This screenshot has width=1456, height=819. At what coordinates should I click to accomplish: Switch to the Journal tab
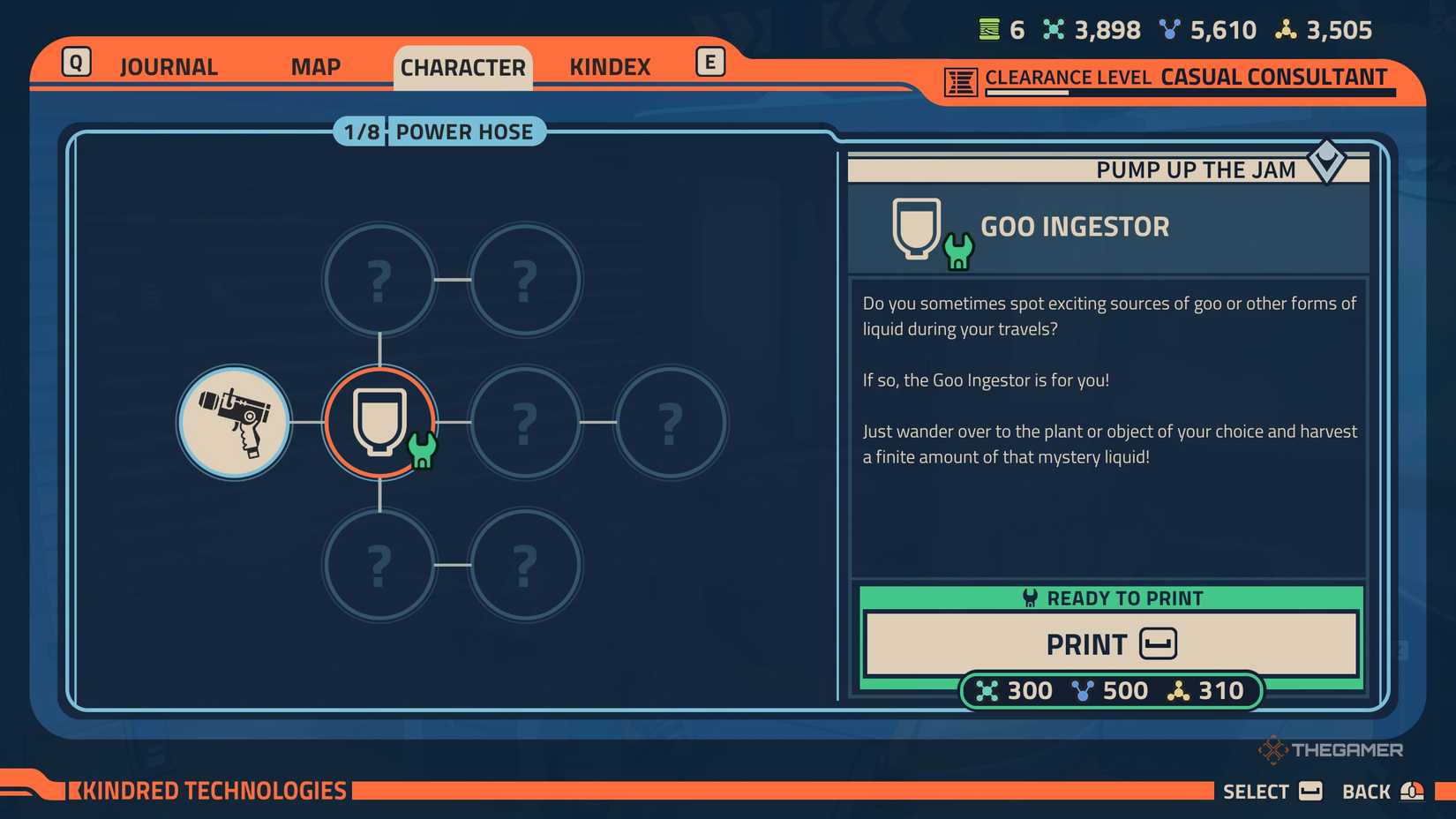click(x=168, y=66)
